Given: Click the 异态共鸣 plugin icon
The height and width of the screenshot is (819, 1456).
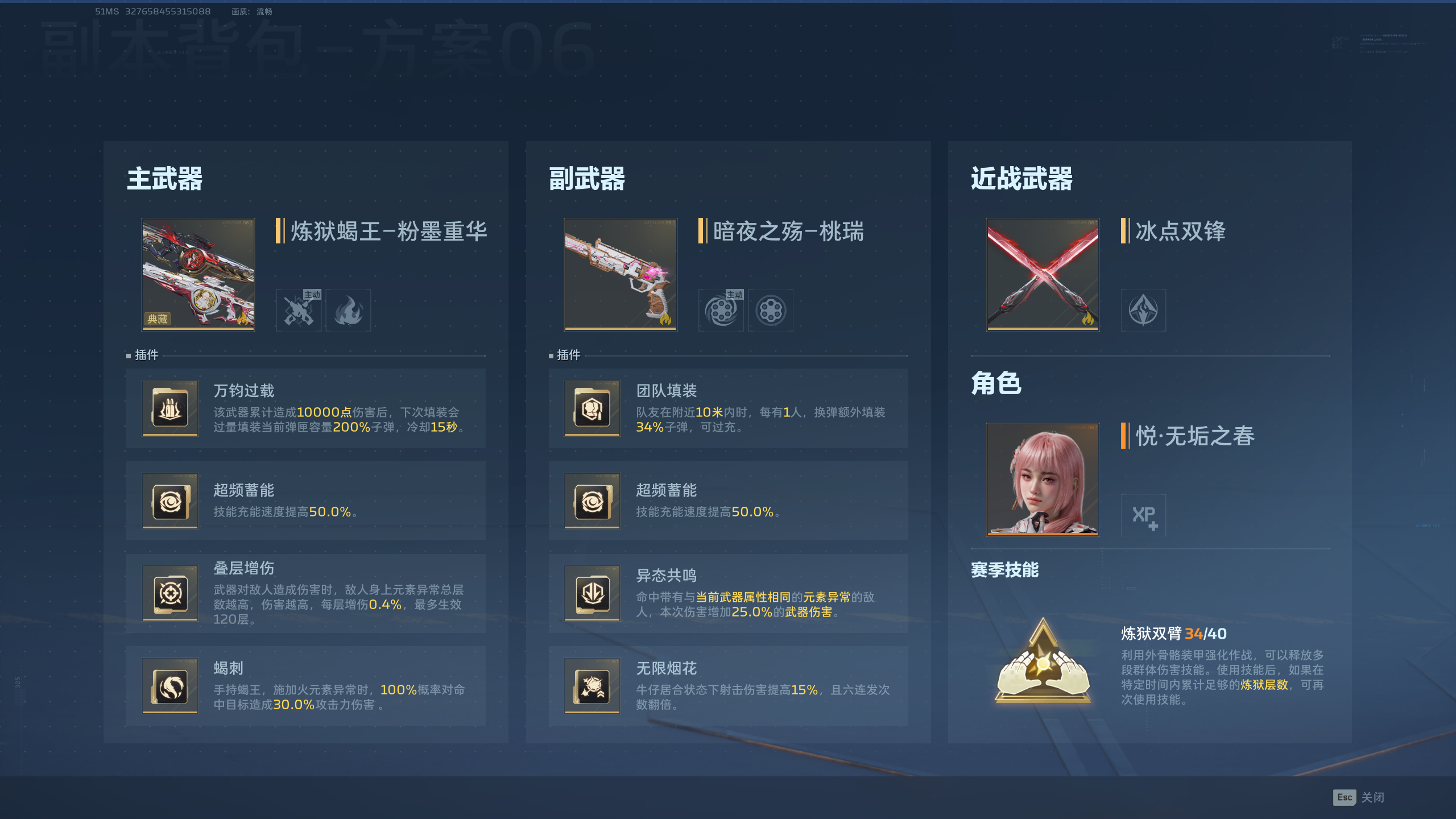Looking at the screenshot, I should [x=591, y=593].
